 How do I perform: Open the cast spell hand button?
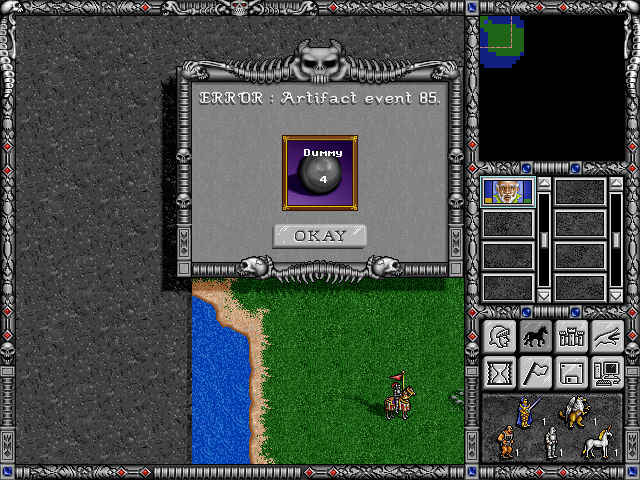tap(608, 337)
